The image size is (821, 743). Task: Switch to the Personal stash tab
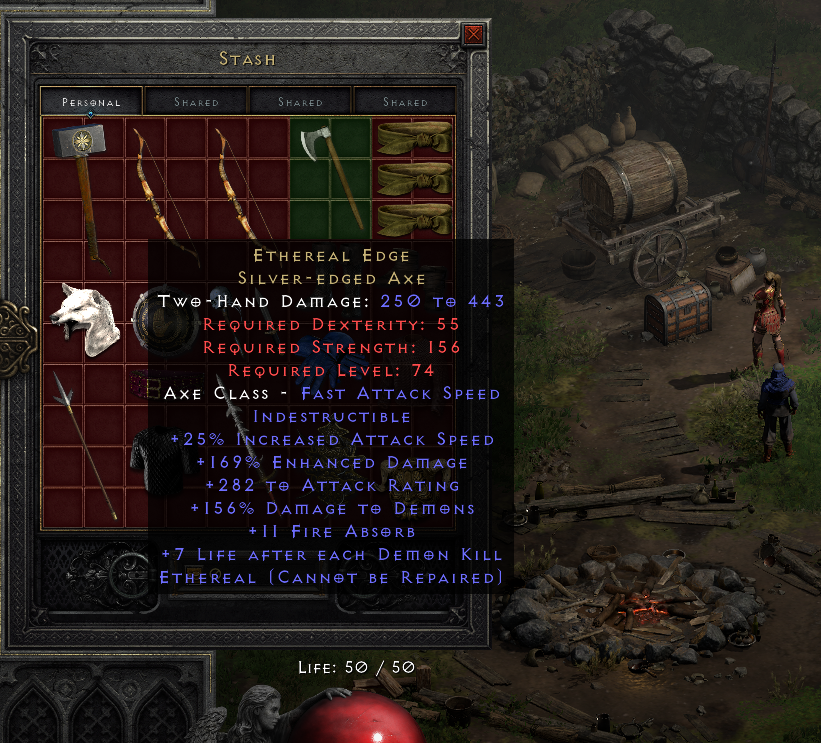[x=91, y=102]
